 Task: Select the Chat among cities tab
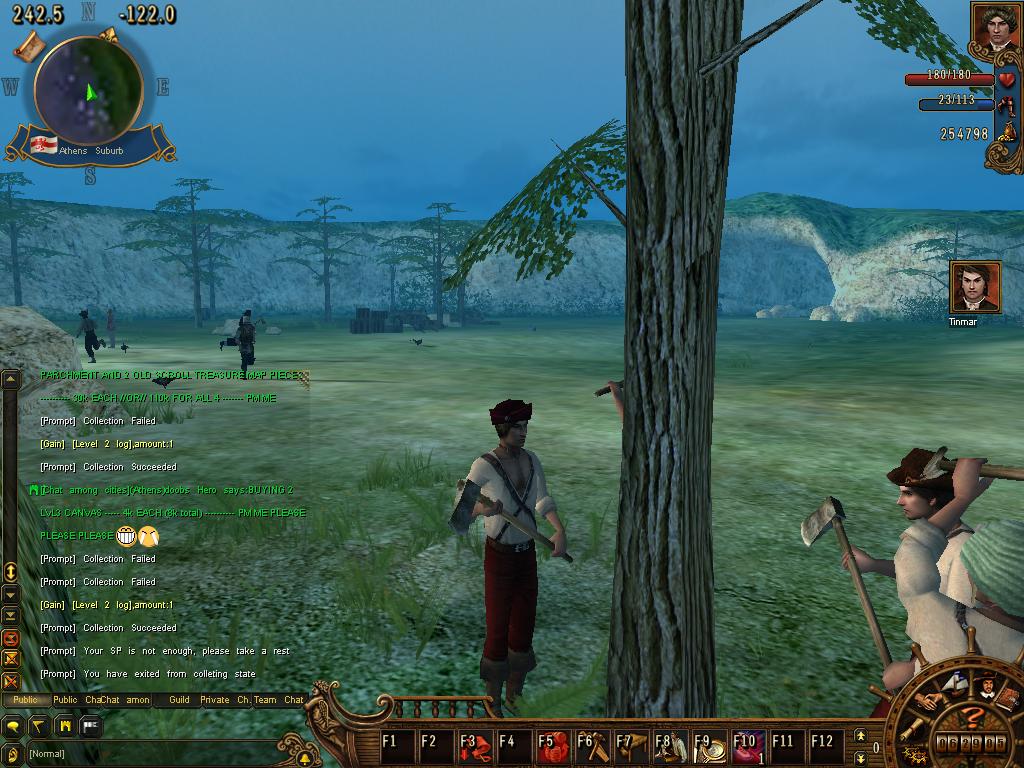[124, 700]
